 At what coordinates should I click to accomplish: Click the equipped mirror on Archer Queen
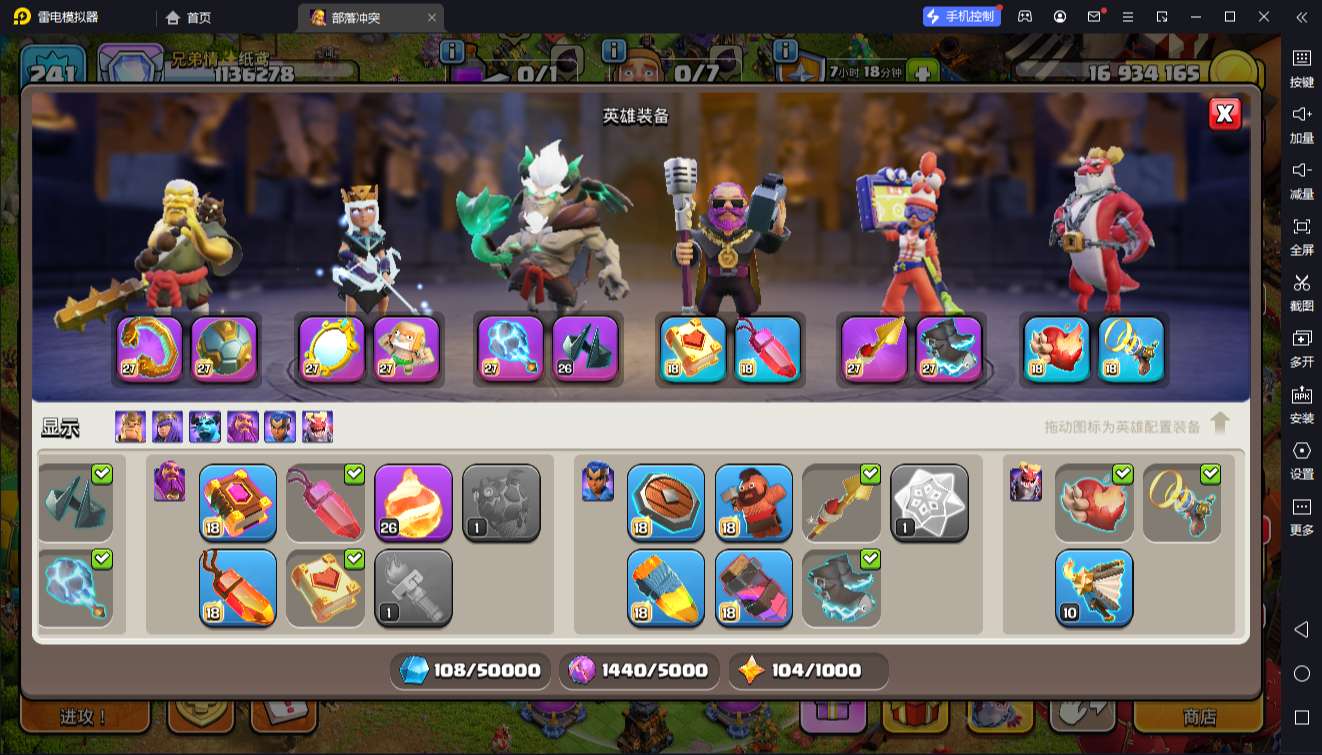(x=332, y=349)
